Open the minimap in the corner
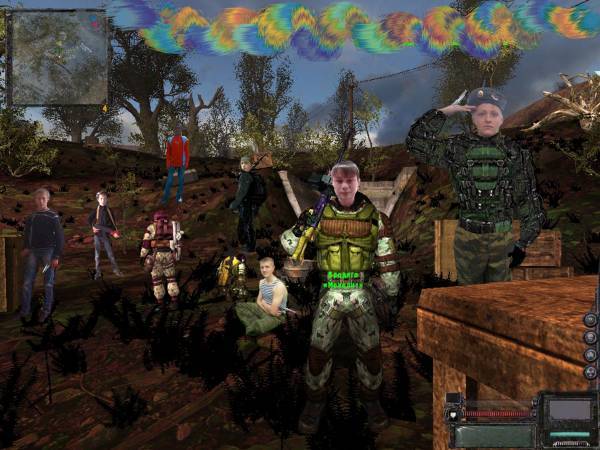 point(58,58)
